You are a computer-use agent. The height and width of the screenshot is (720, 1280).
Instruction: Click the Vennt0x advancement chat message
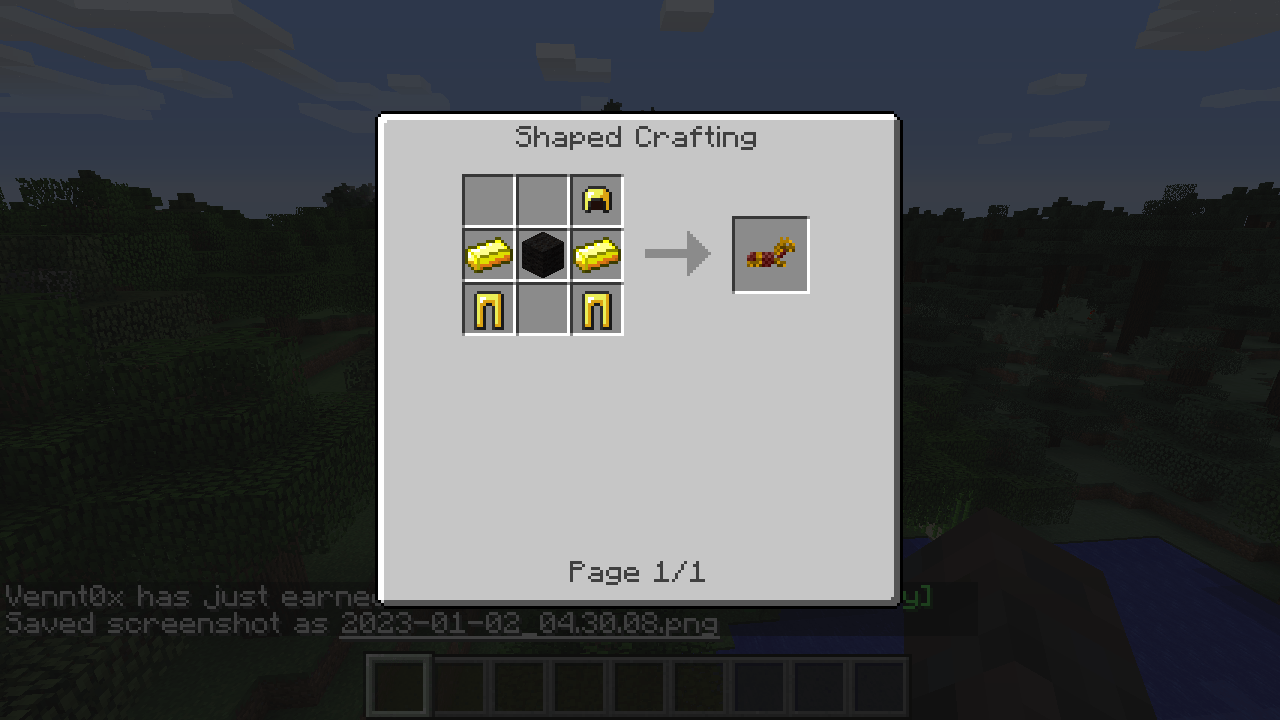pyautogui.click(x=180, y=596)
